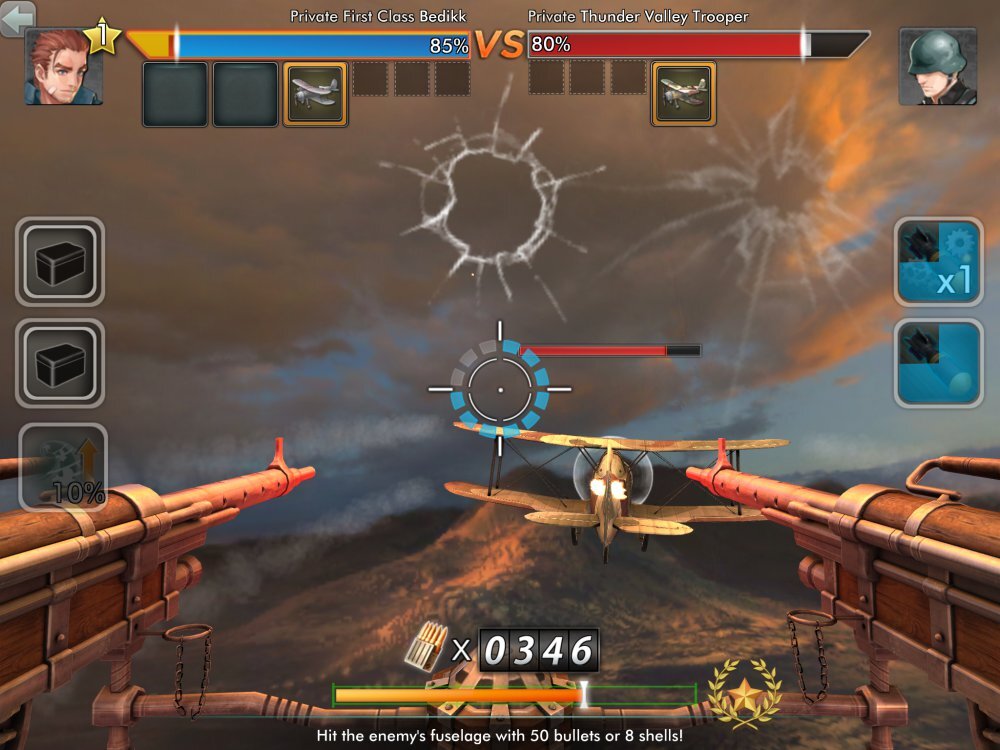Activate the 10% upgrade boost button
This screenshot has width=1000, height=750.
coord(62,467)
